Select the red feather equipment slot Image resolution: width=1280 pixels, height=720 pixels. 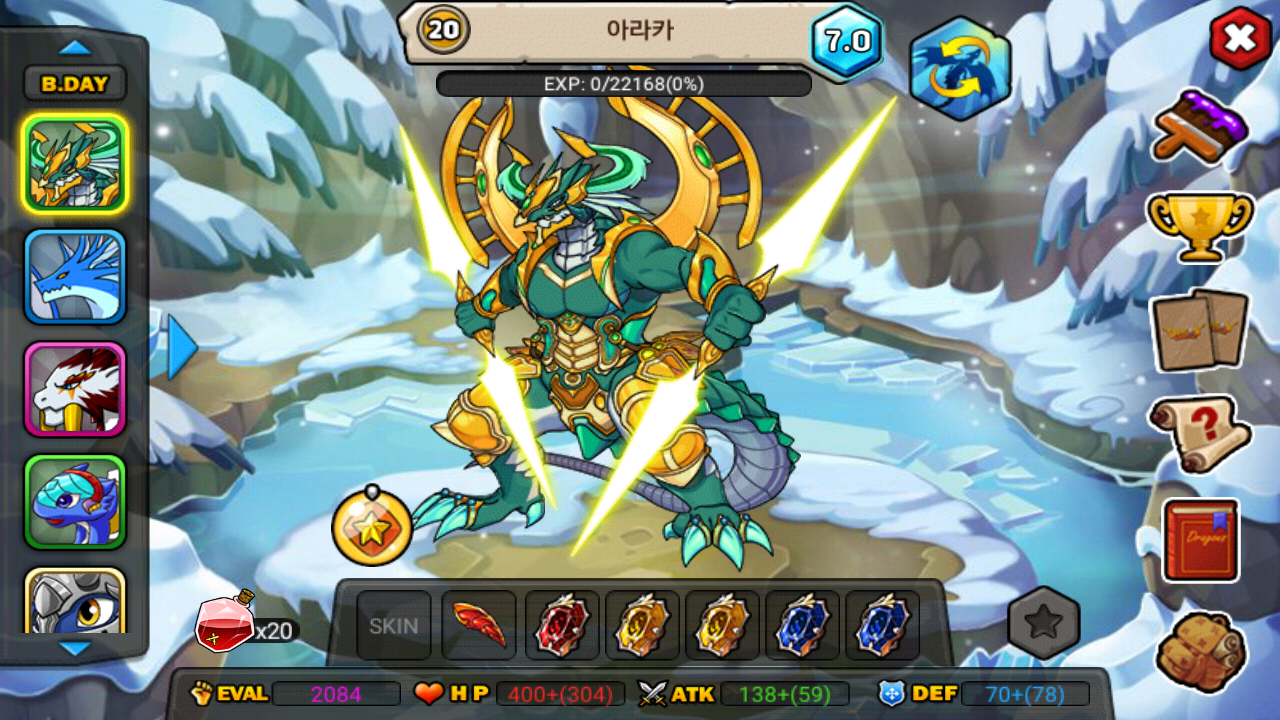click(x=479, y=626)
